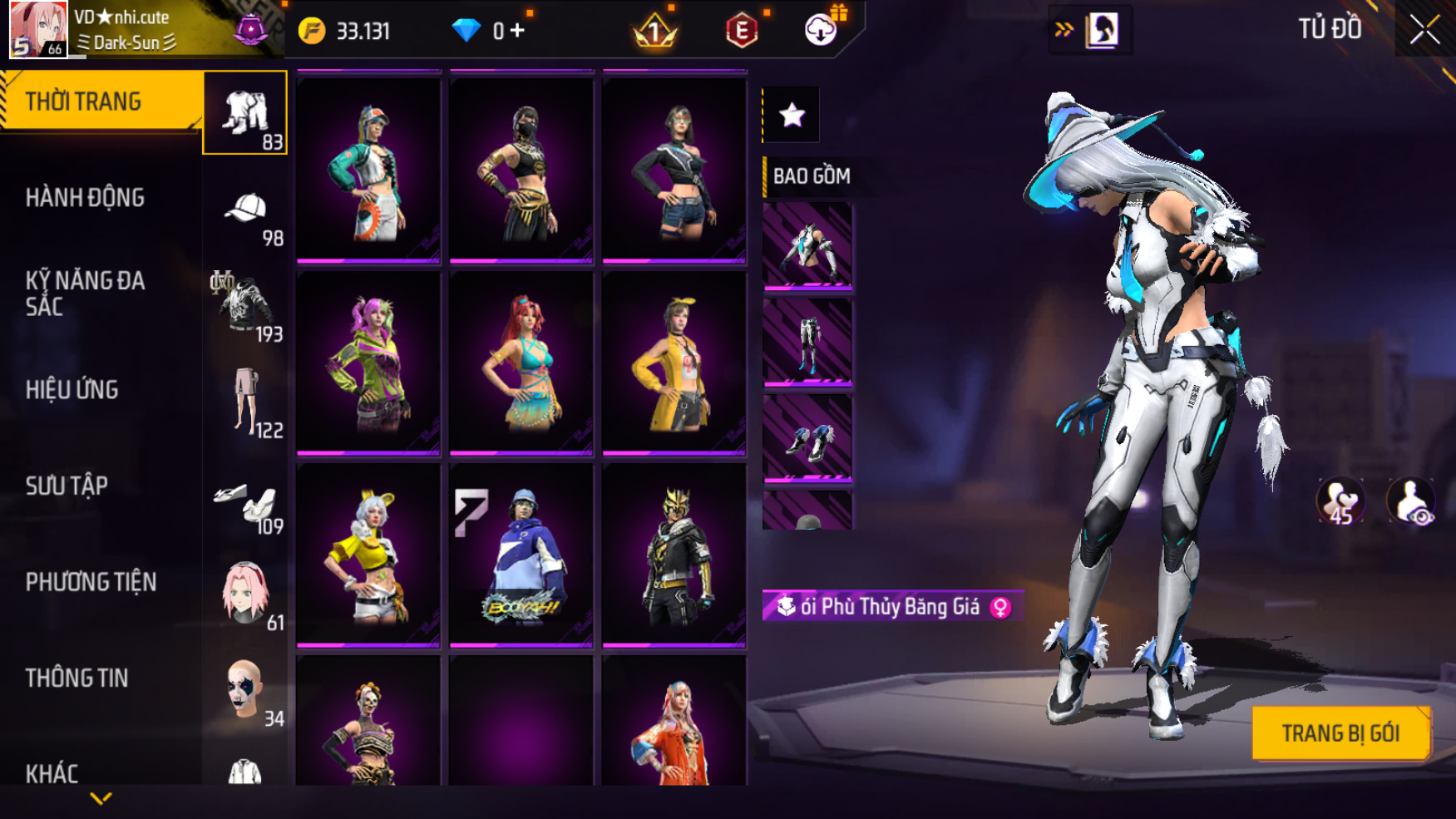Select the yellow raincoat outfit
This screenshot has width=1456, height=819.
point(674,363)
